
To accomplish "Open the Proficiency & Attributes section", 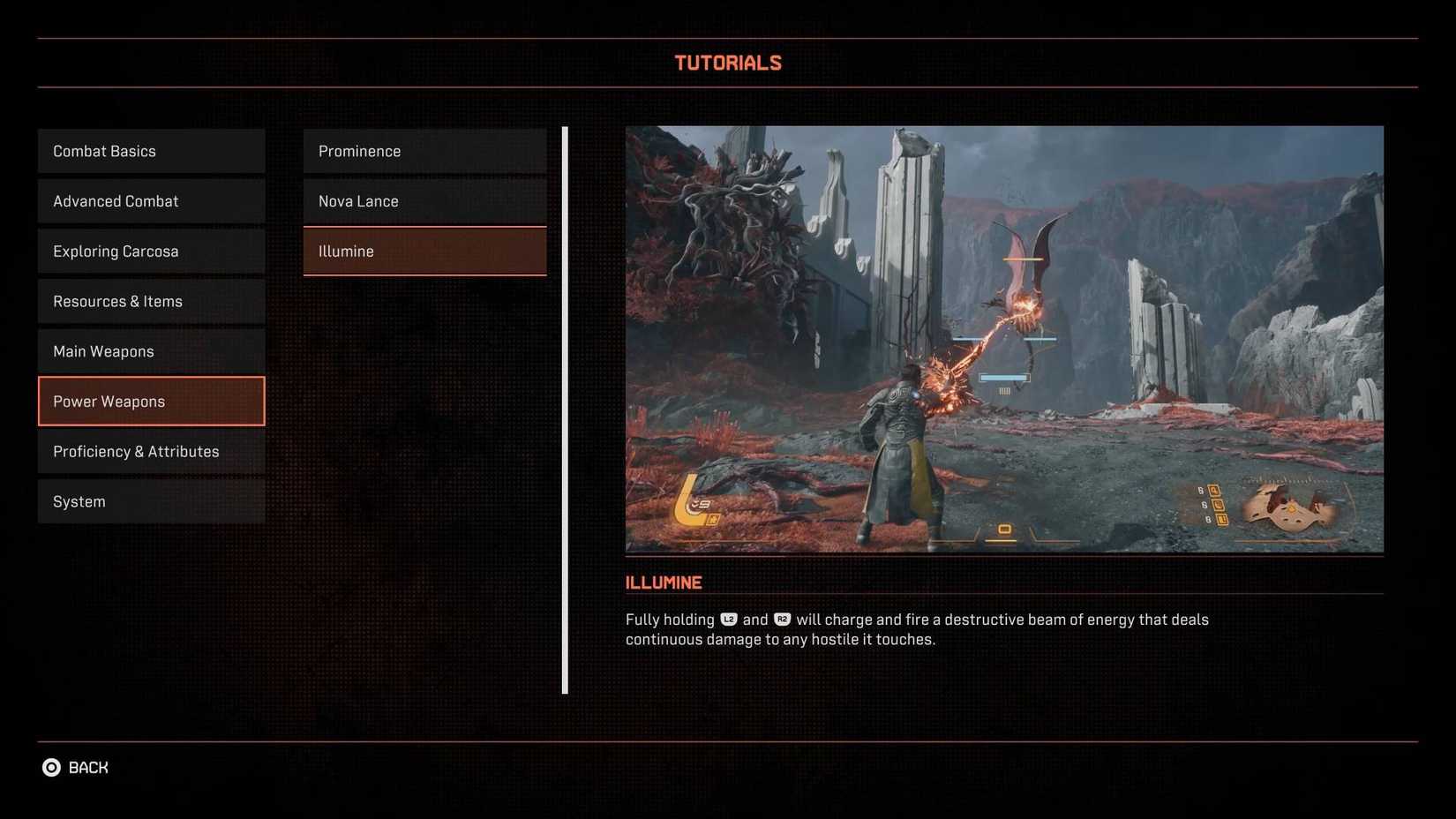I will click(150, 451).
